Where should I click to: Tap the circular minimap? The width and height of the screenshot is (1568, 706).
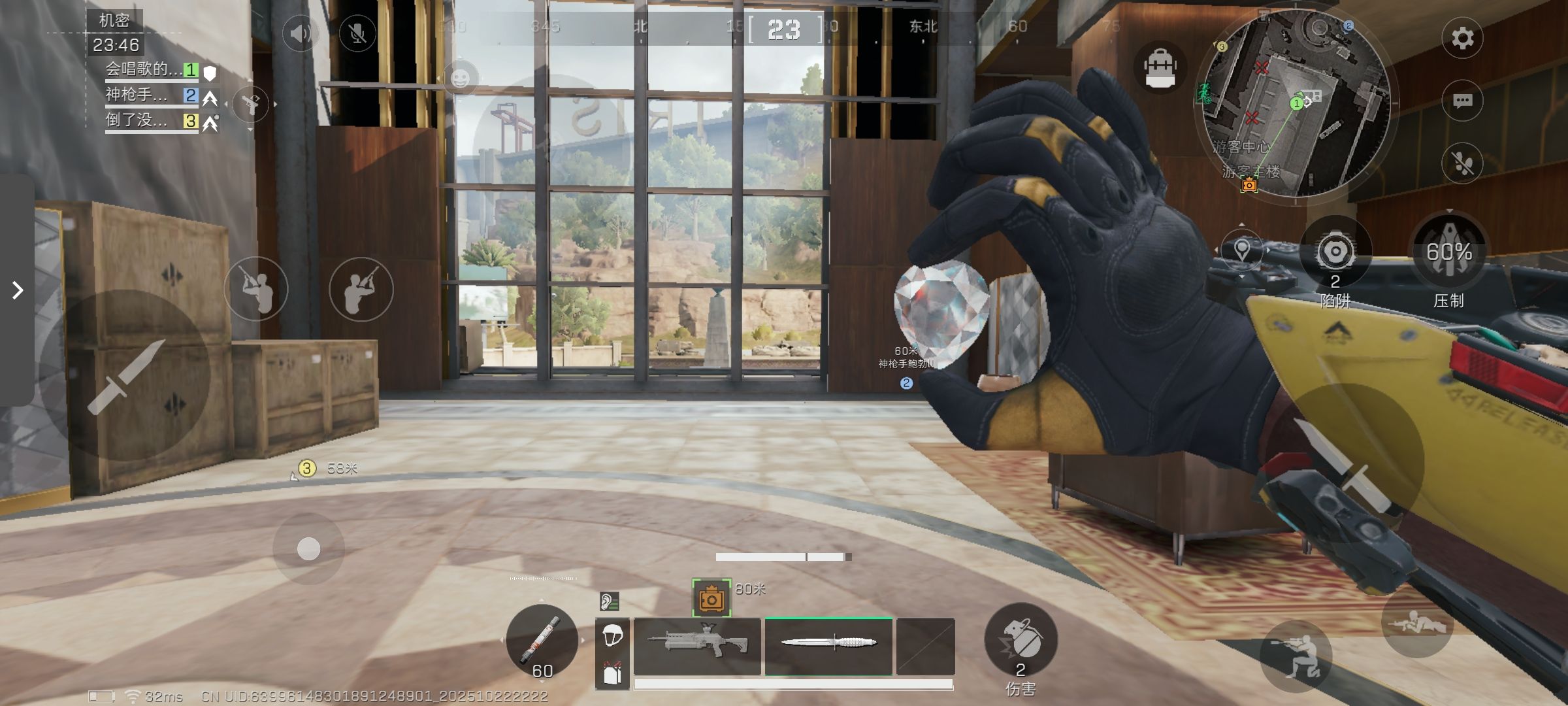[1296, 103]
